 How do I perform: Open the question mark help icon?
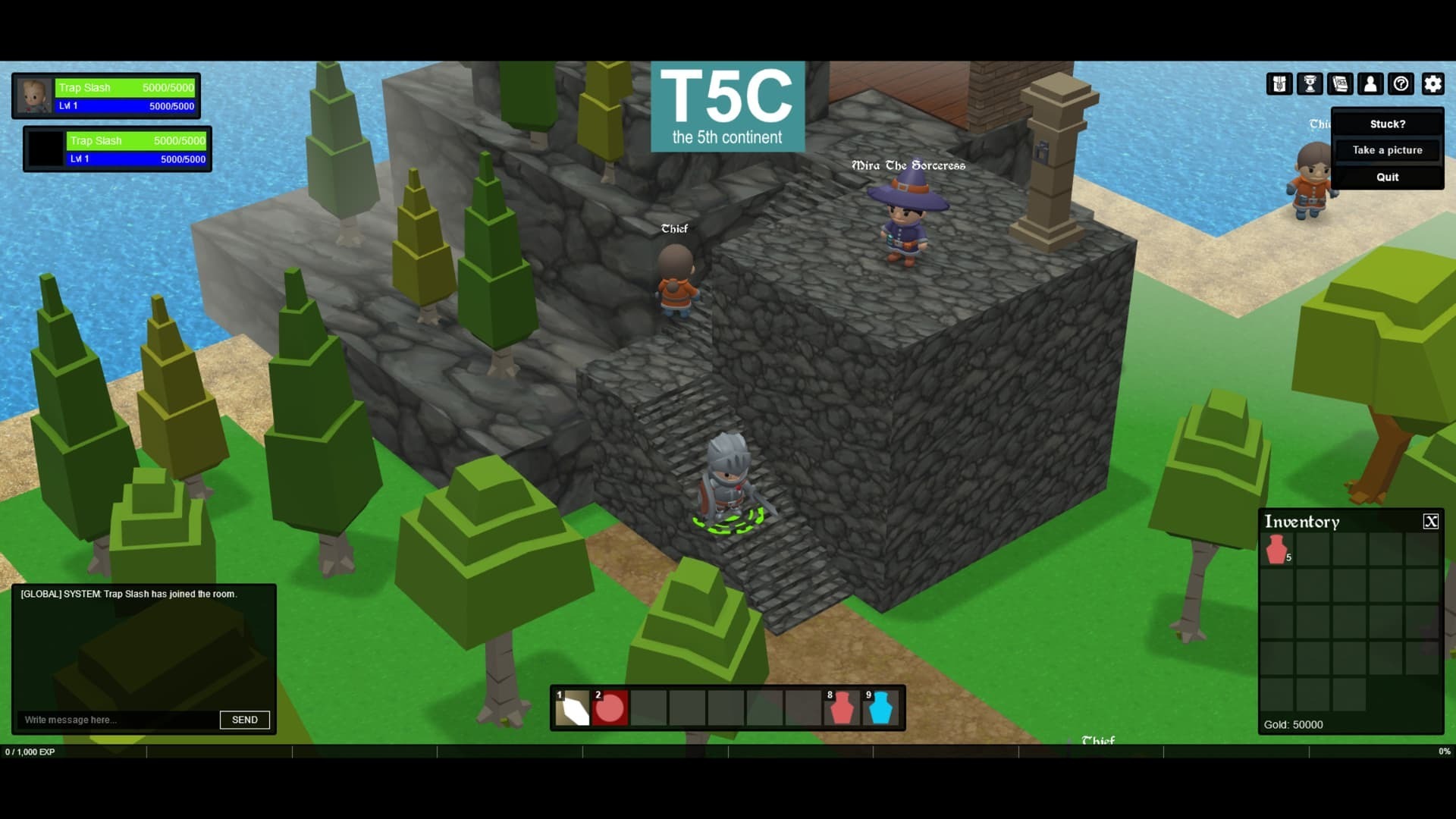click(x=1401, y=84)
